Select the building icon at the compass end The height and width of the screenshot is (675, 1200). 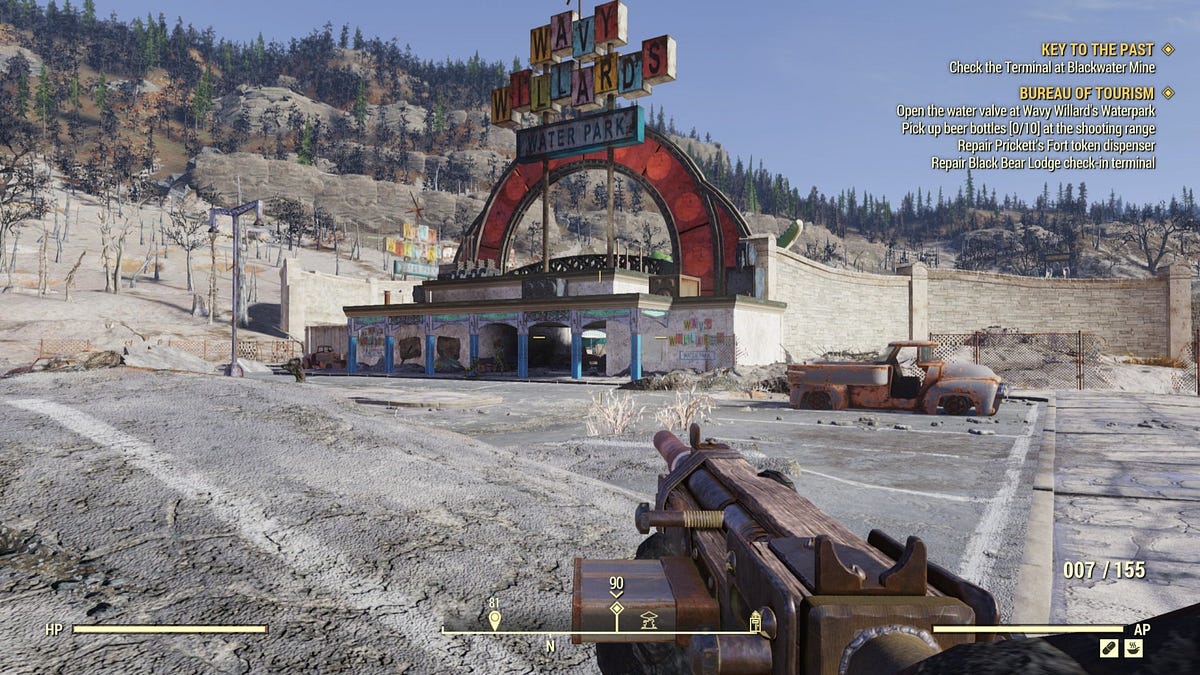(756, 621)
